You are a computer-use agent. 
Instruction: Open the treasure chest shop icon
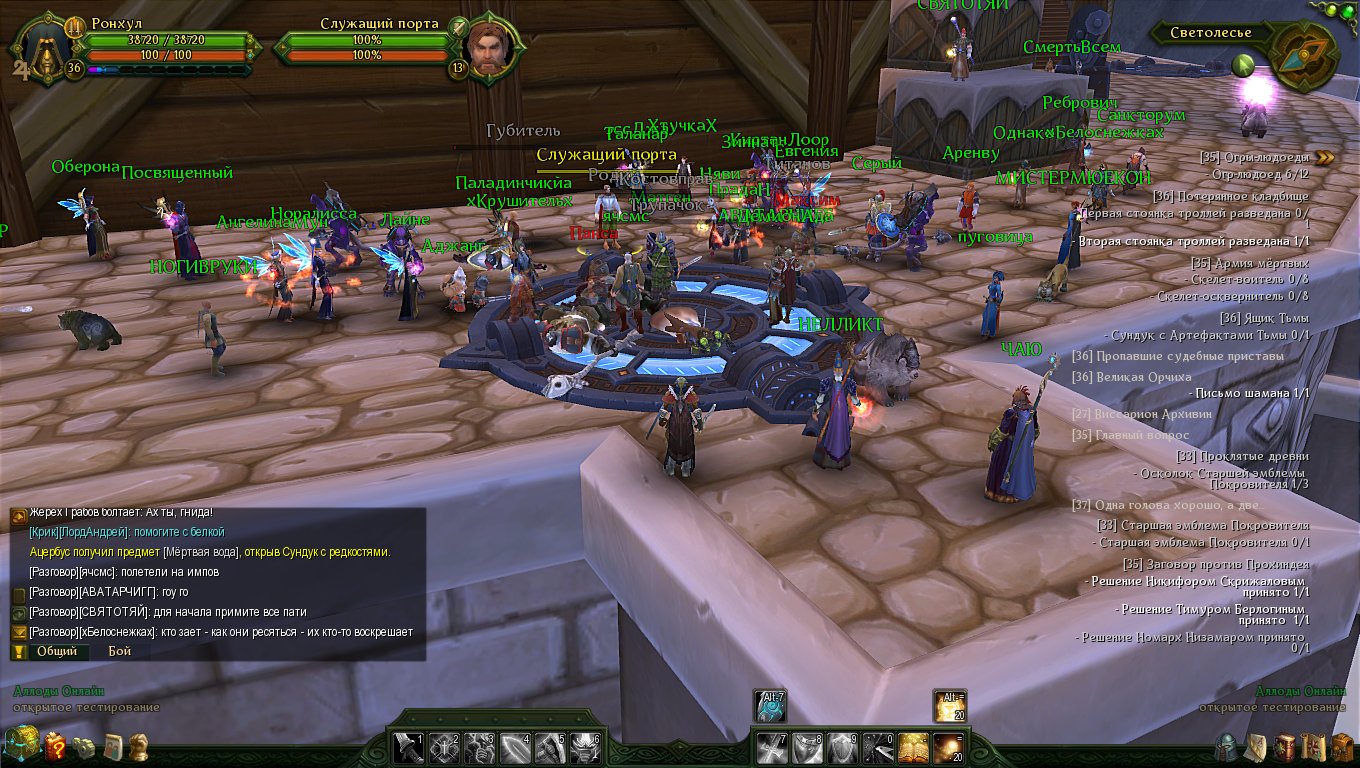pos(22,743)
